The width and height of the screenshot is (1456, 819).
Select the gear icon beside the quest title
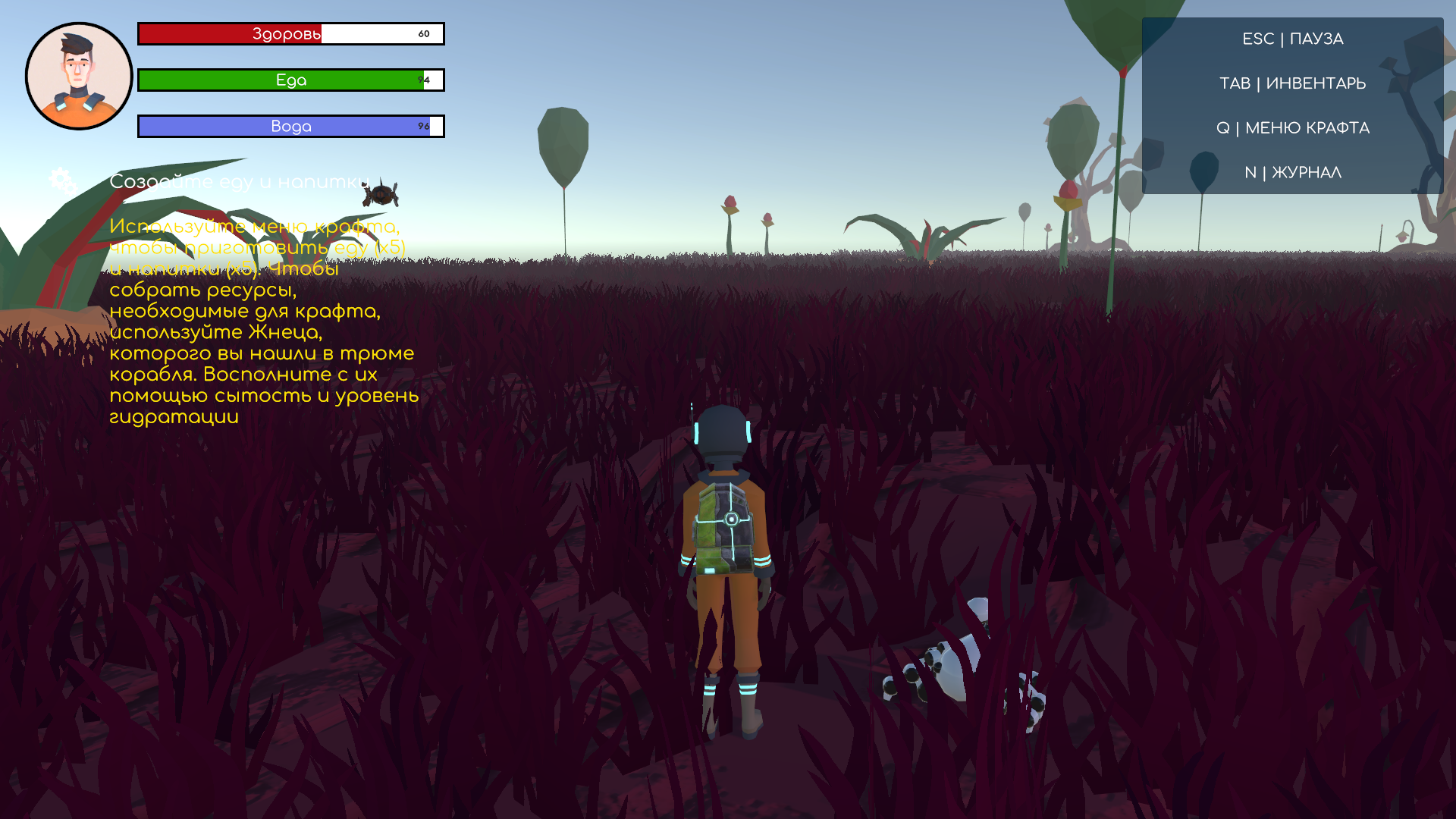[62, 180]
